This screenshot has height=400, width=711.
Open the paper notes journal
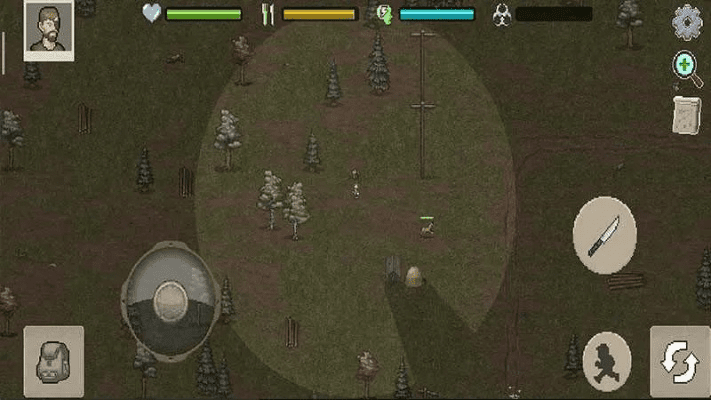point(686,114)
